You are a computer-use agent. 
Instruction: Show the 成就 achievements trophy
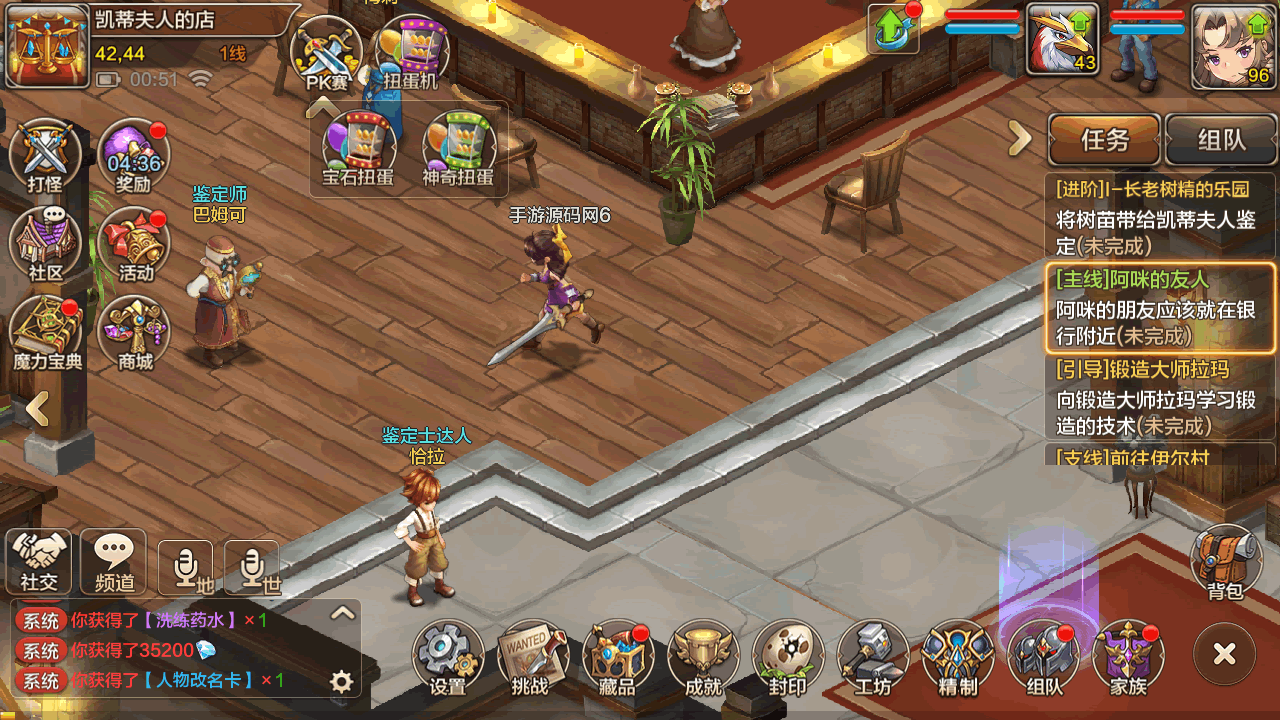pos(702,656)
